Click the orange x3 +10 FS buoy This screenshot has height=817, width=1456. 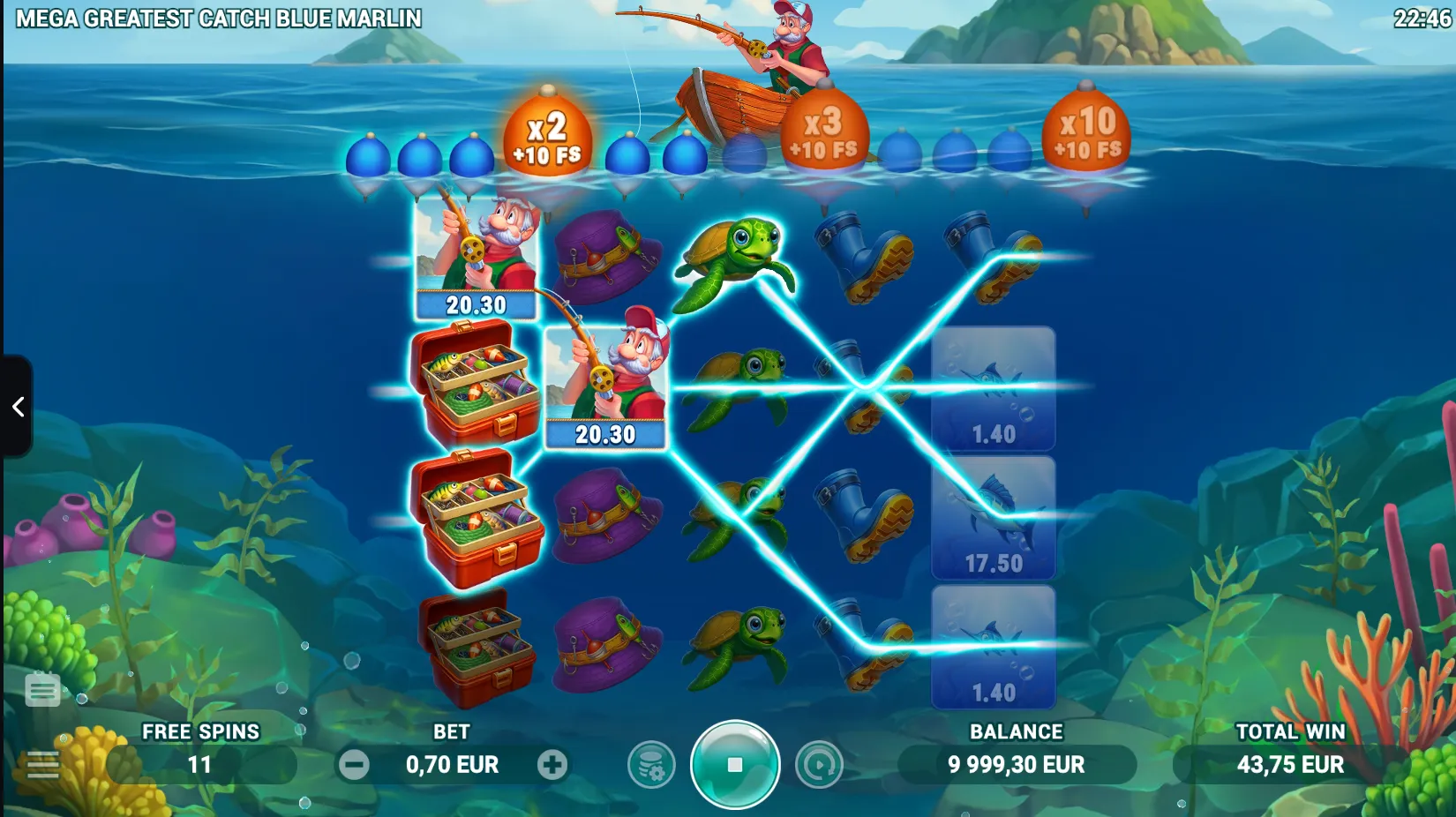coord(822,132)
